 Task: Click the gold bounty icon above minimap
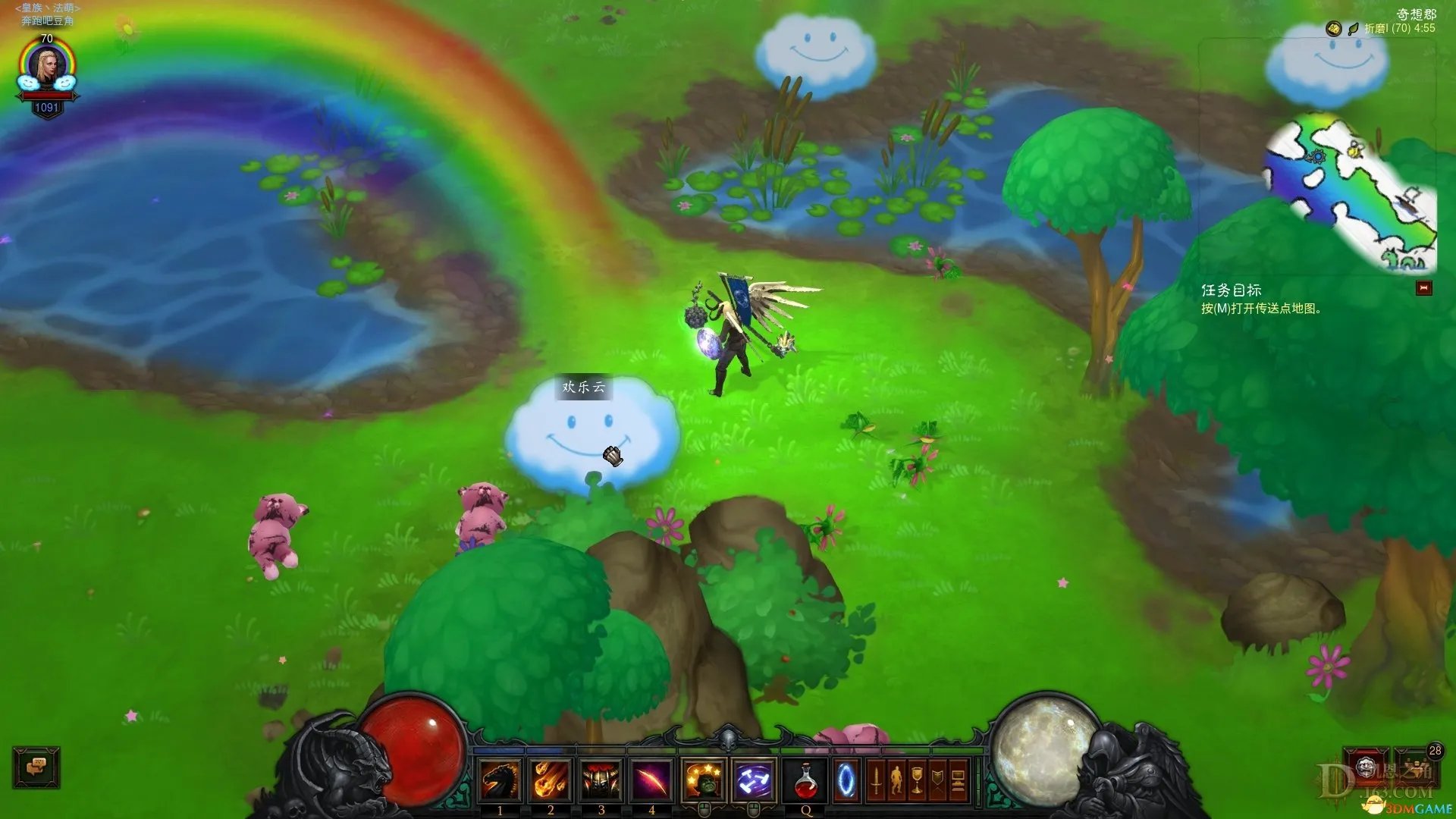(x=1333, y=29)
